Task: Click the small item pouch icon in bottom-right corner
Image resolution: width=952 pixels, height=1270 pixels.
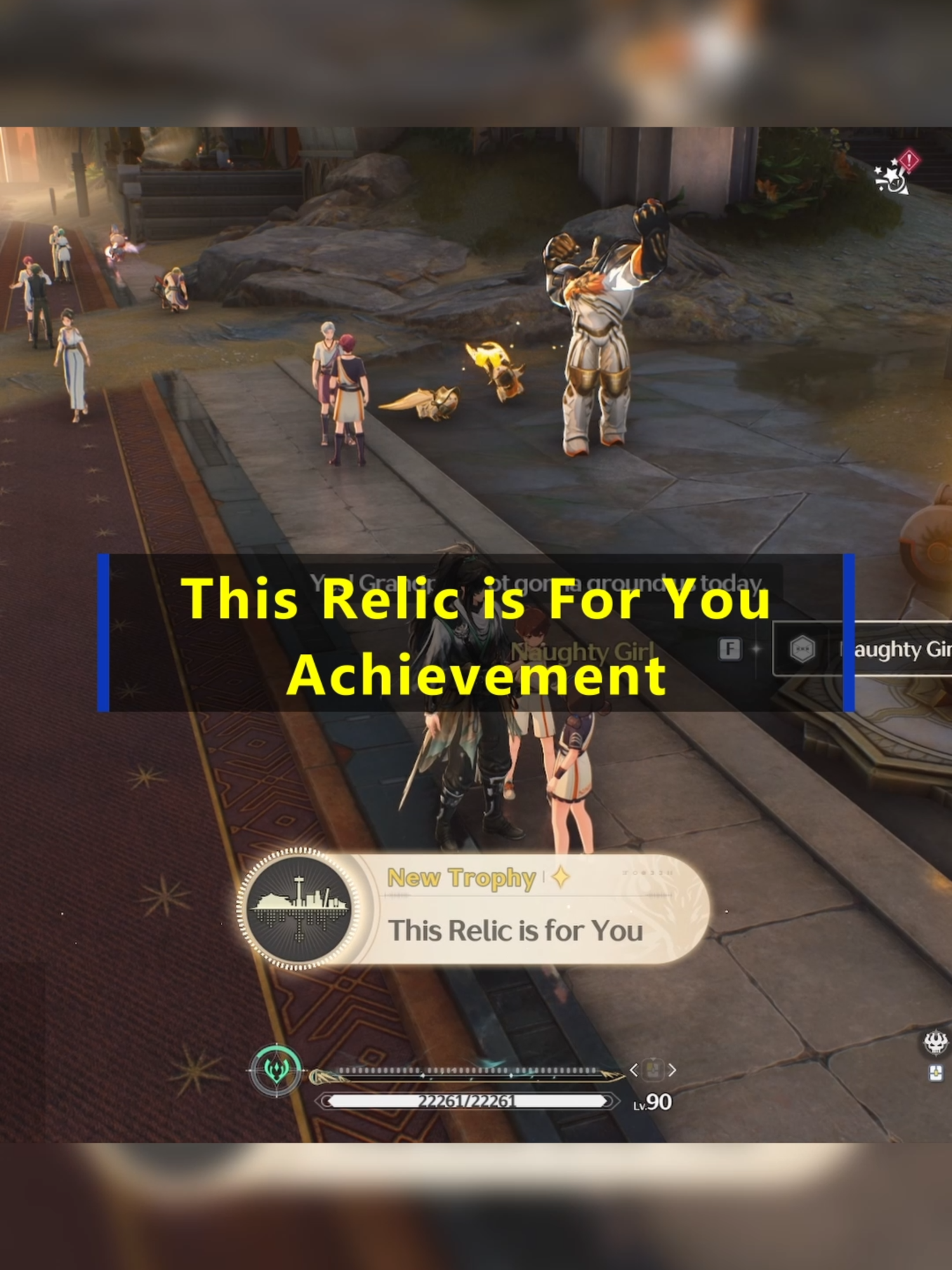Action: click(x=936, y=1073)
